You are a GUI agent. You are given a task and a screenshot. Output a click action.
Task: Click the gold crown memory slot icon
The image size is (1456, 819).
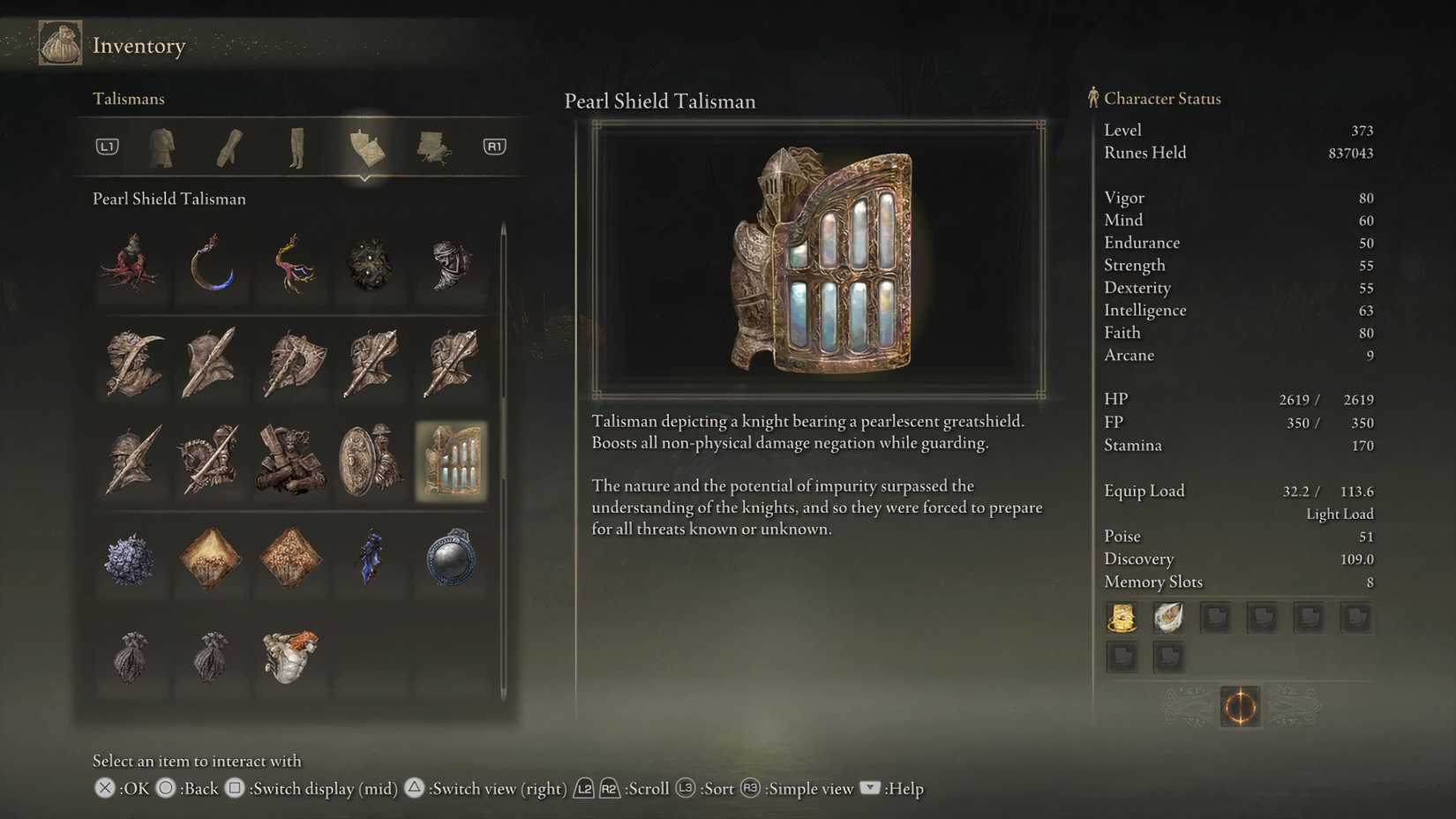(1122, 617)
